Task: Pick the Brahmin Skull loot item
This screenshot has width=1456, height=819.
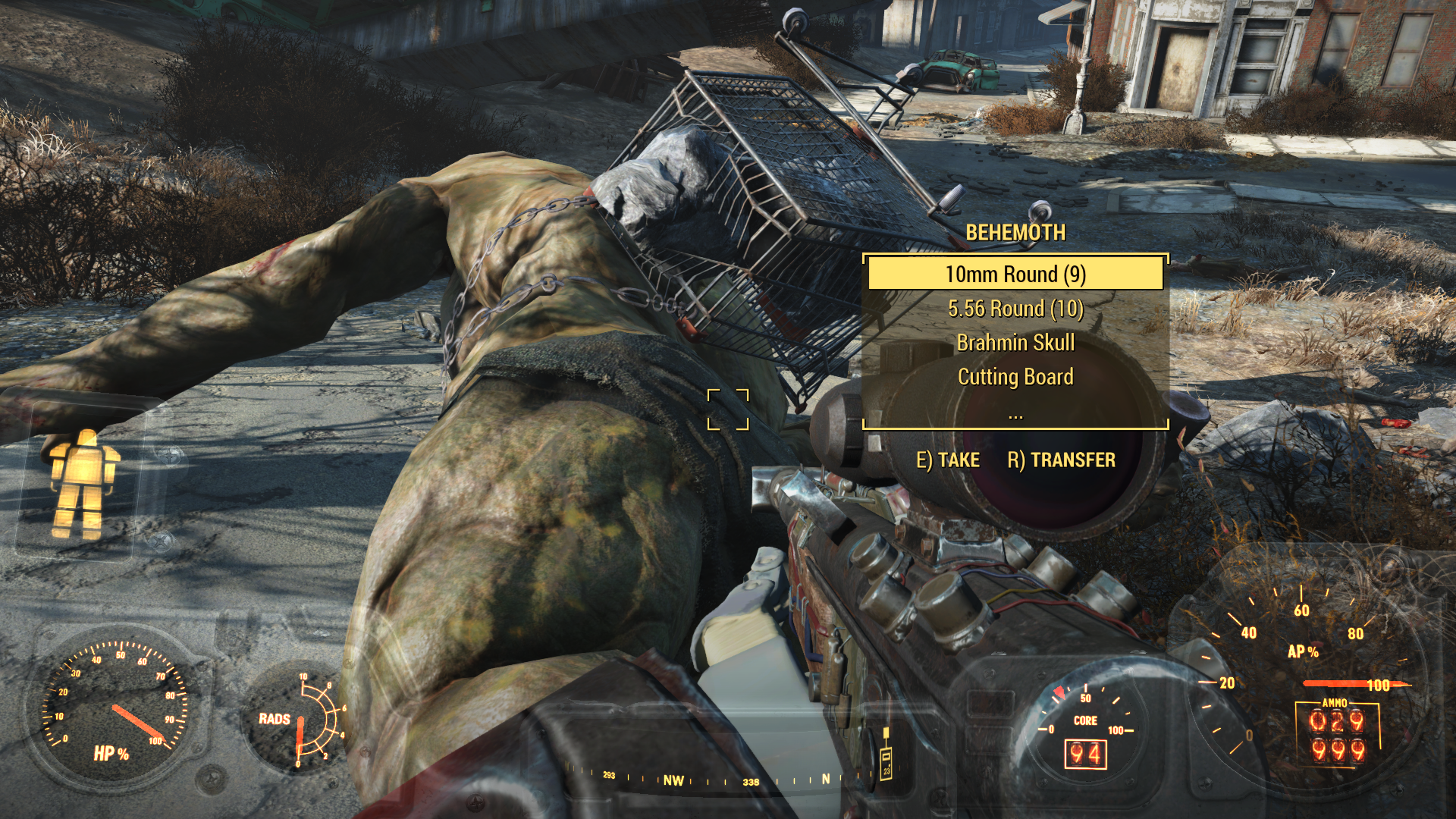Action: click(x=1015, y=343)
